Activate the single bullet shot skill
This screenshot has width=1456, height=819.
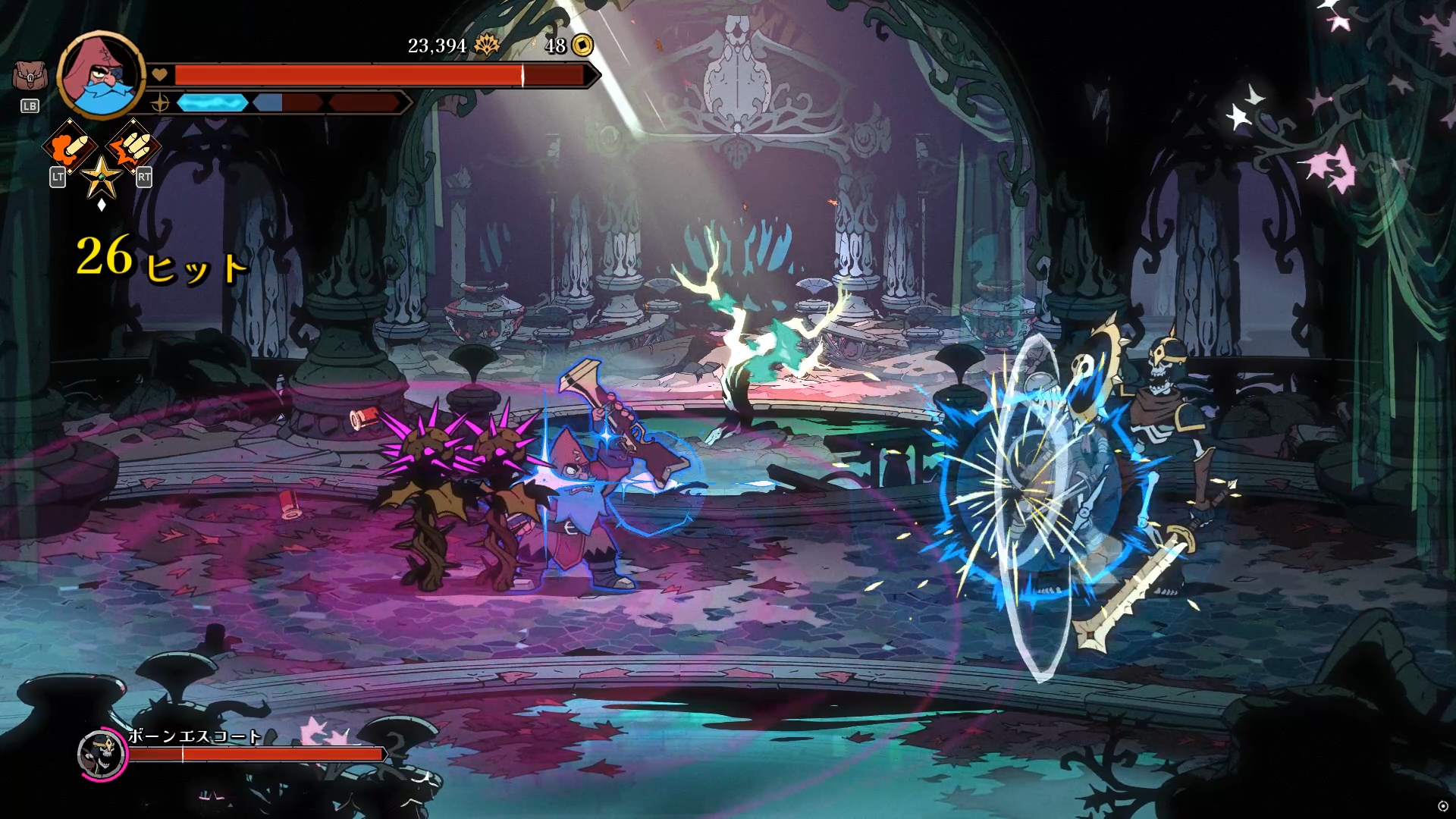pyautogui.click(x=70, y=146)
